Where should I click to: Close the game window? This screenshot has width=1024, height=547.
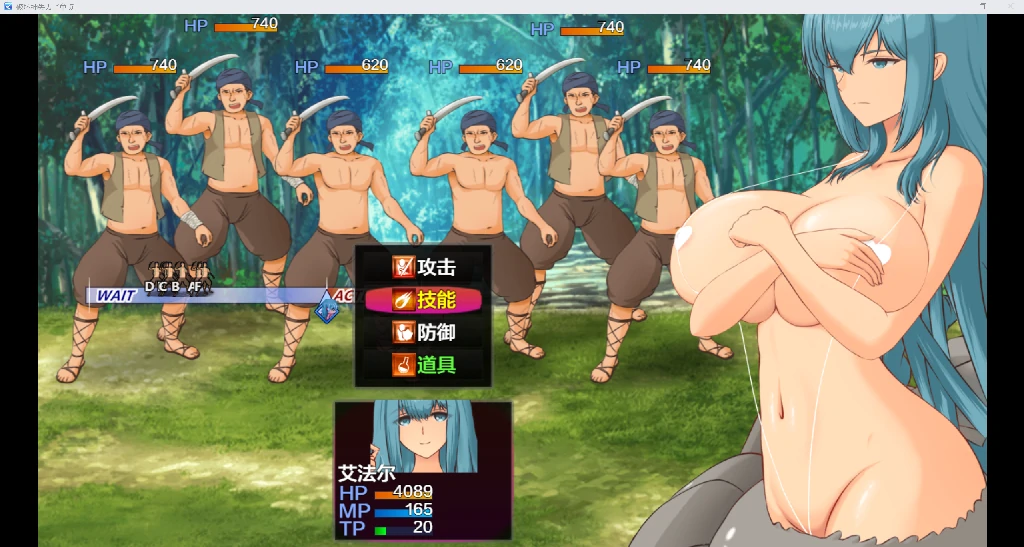tap(1011, 6)
